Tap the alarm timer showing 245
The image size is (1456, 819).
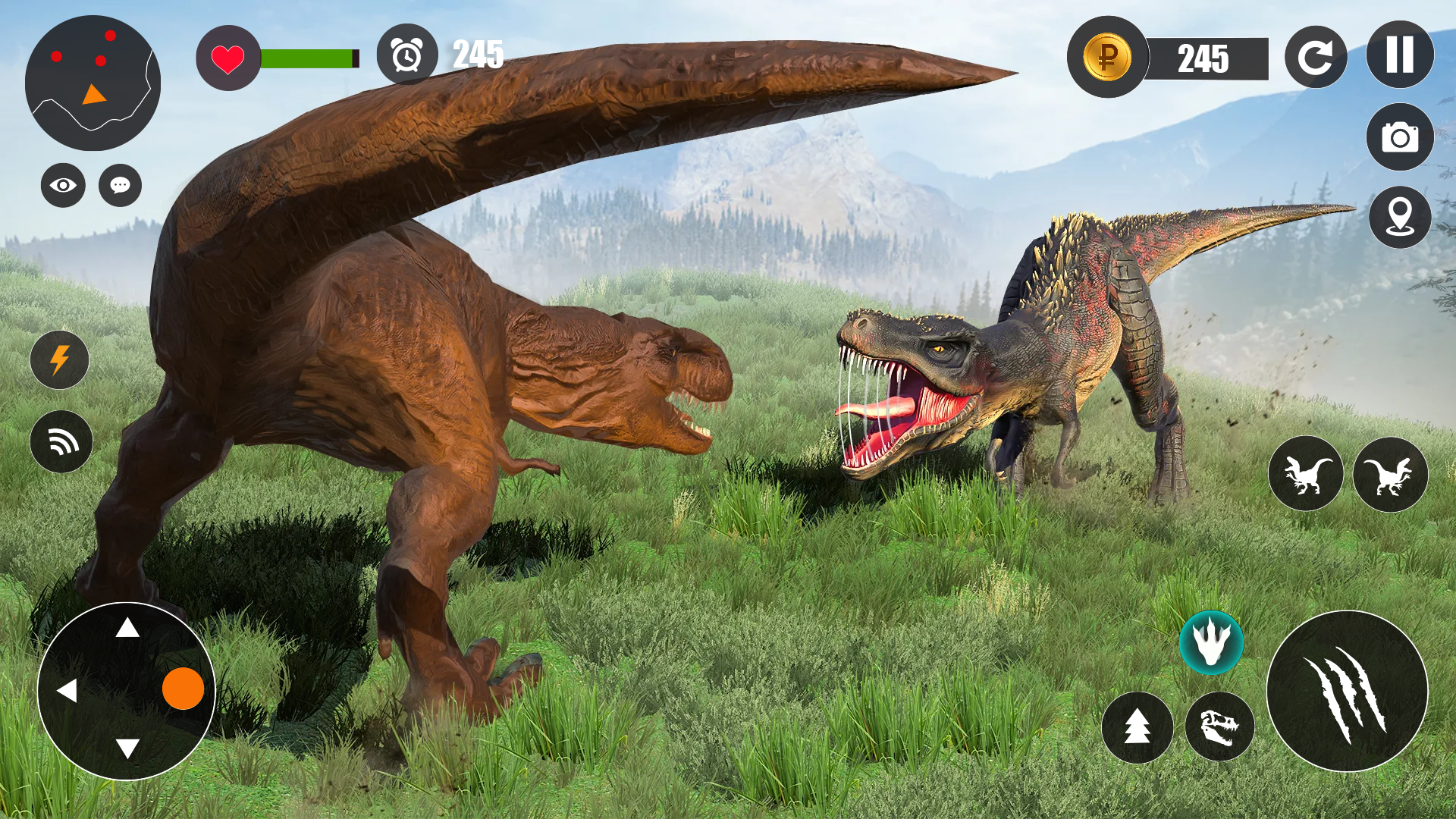(407, 55)
